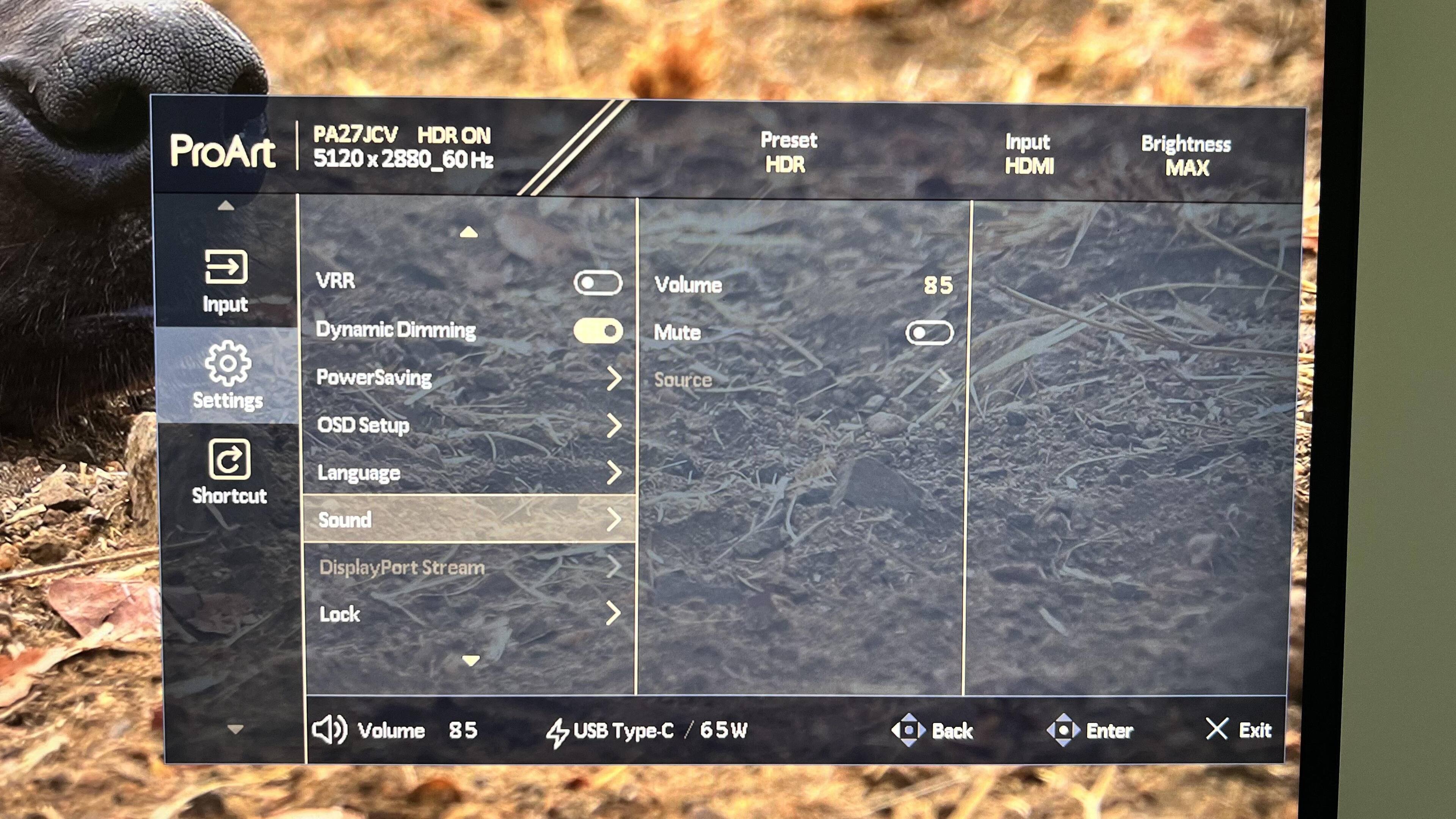This screenshot has height=819, width=1456.
Task: Open the Settings section
Action: coord(227,375)
